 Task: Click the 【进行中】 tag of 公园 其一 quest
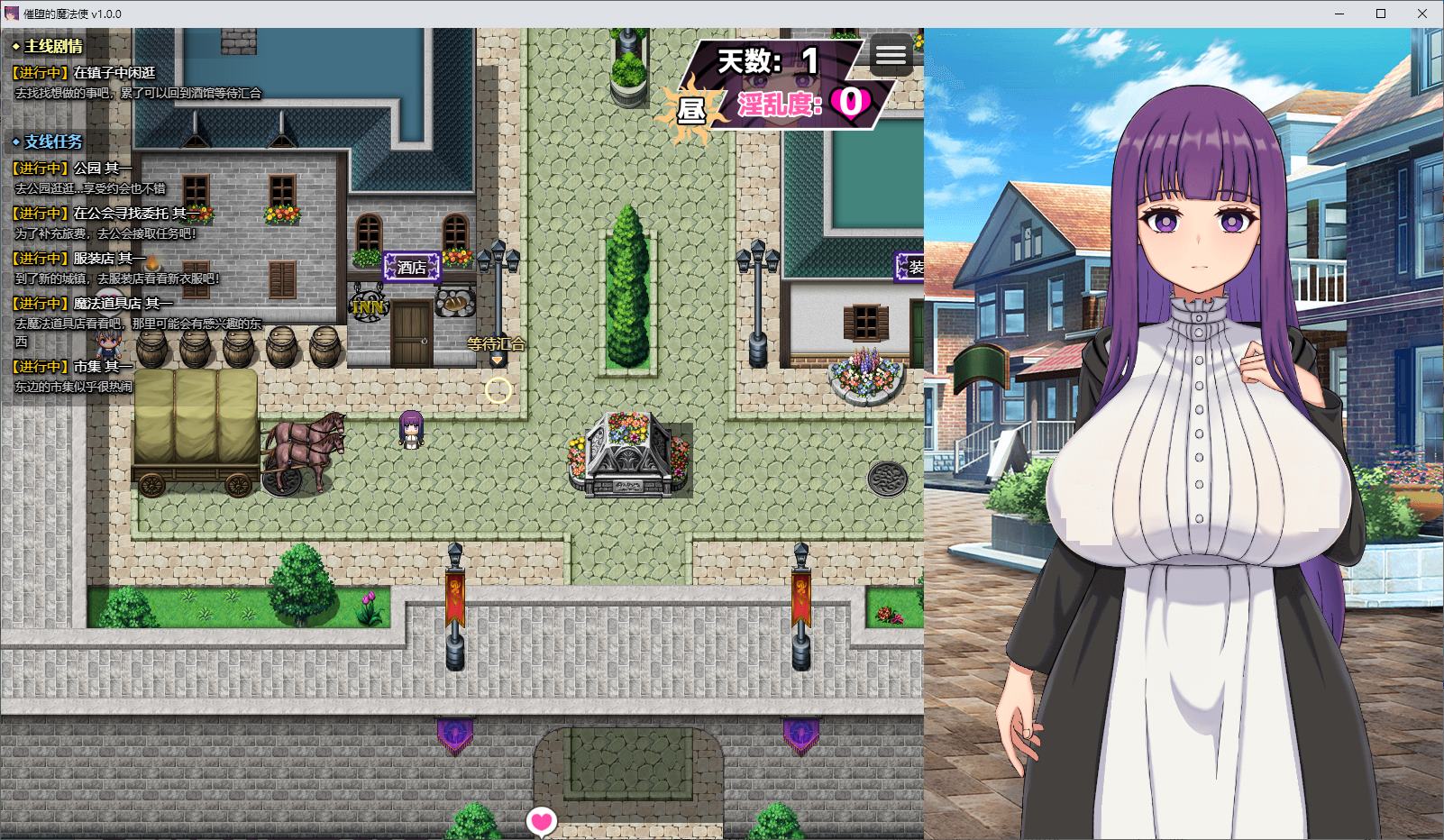[x=38, y=167]
